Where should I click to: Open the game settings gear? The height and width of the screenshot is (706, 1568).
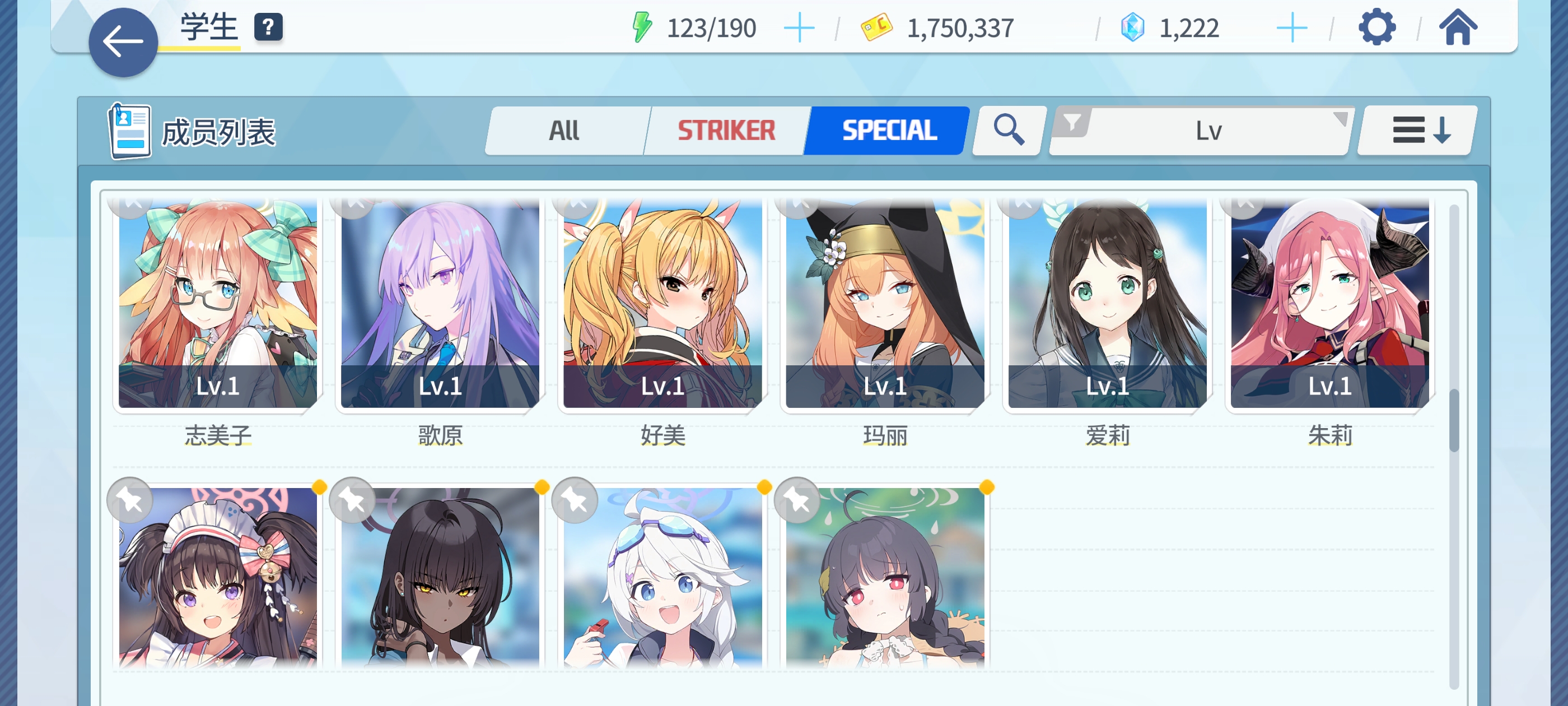pyautogui.click(x=1378, y=27)
